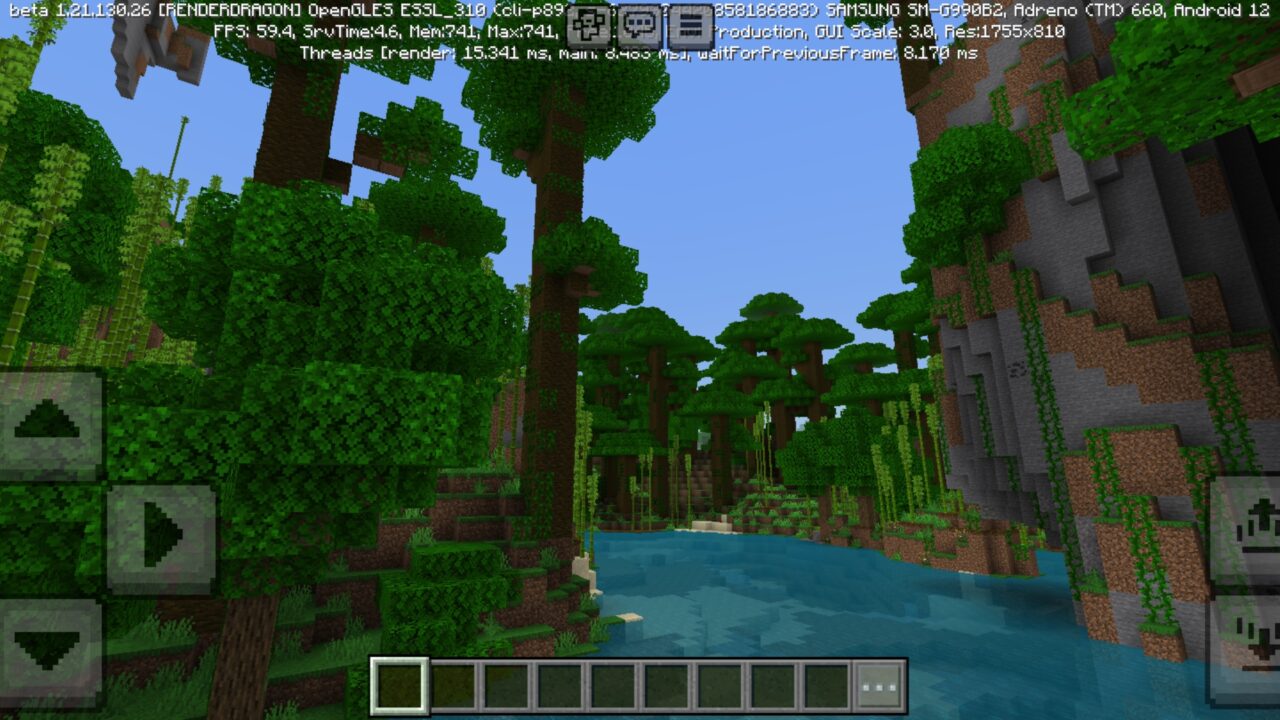Select the seventh hotbar slot

click(718, 685)
